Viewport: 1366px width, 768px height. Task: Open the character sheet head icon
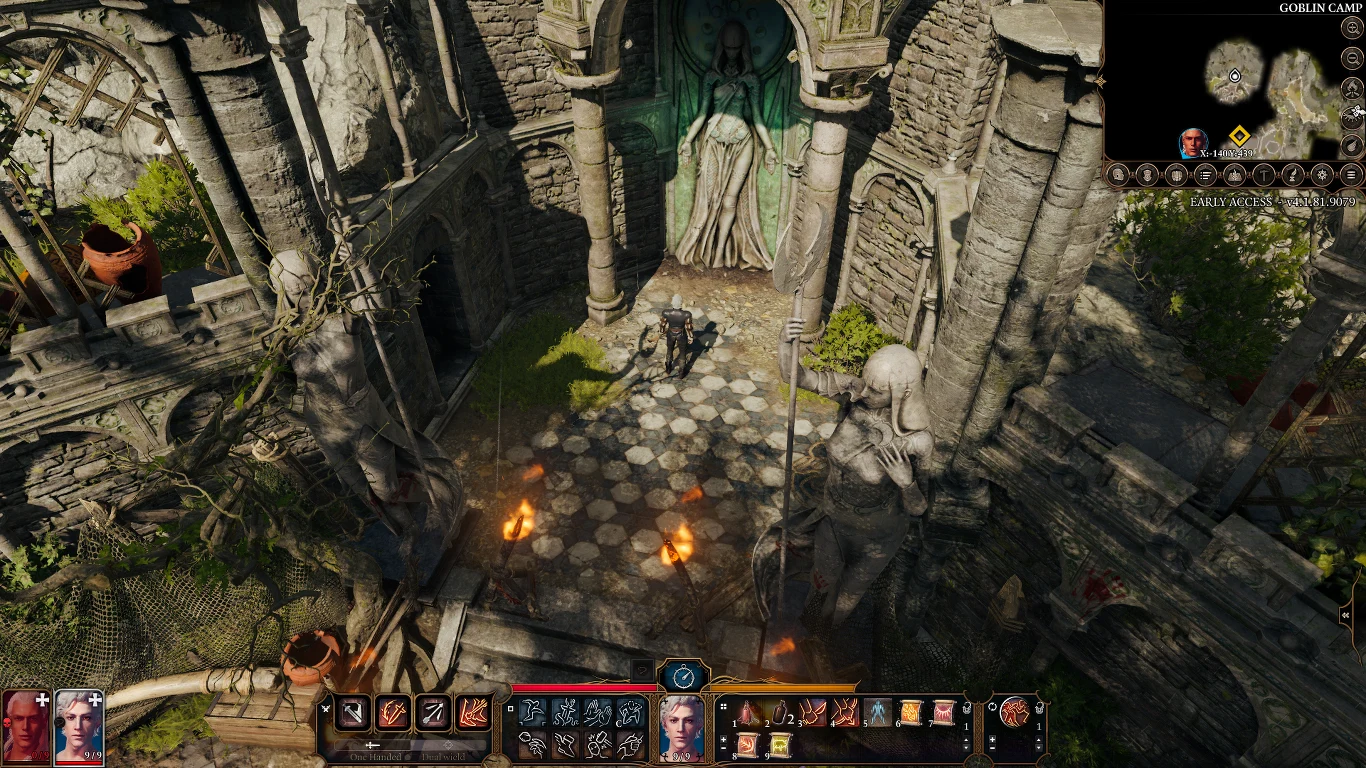1117,174
